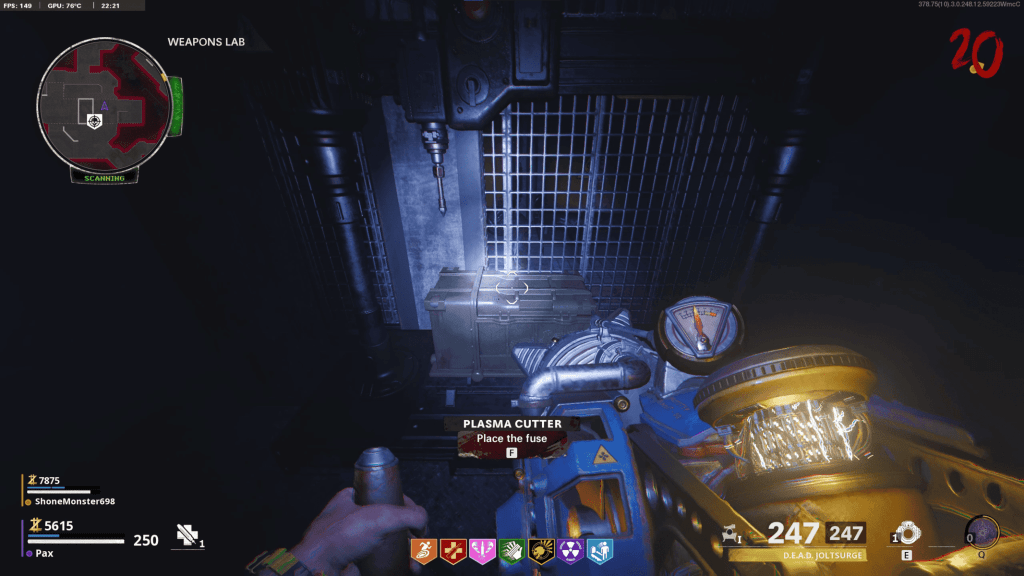Click the light blue figure perk icon
Viewport: 1024px width, 576px height.
pyautogui.click(x=600, y=549)
